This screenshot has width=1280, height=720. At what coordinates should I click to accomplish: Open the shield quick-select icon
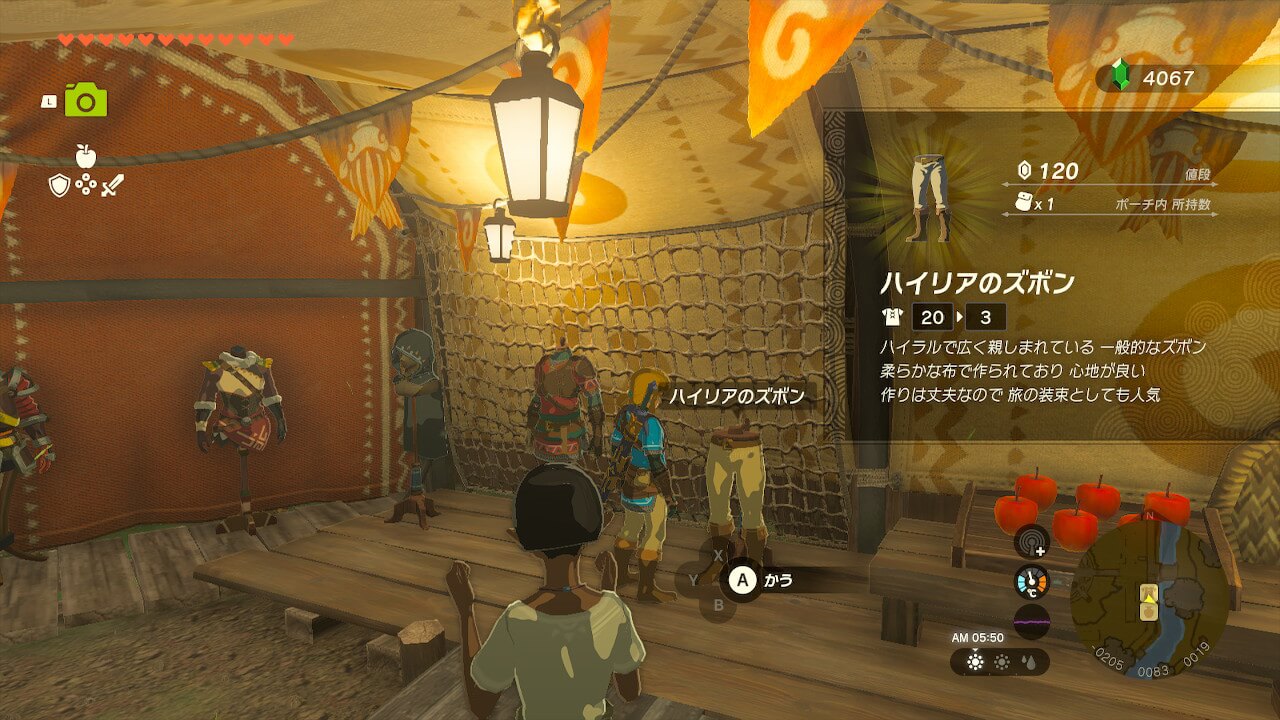(x=59, y=185)
